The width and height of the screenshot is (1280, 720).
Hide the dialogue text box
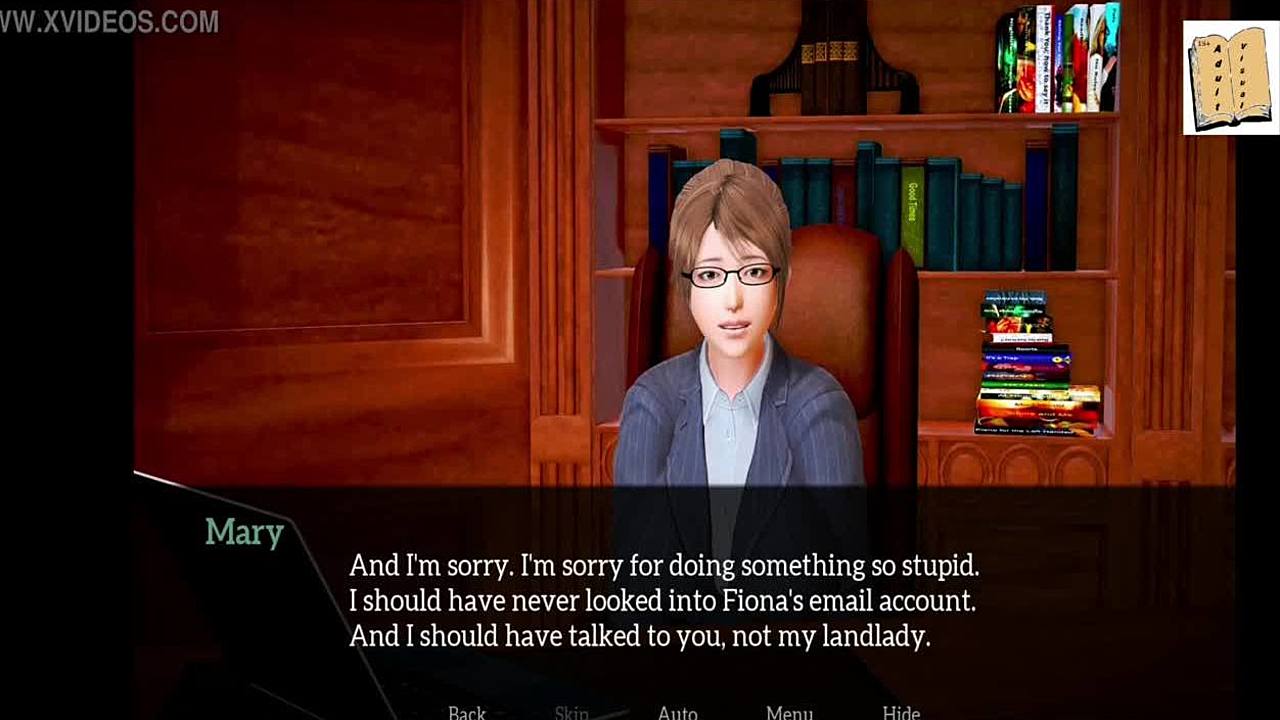[901, 712]
